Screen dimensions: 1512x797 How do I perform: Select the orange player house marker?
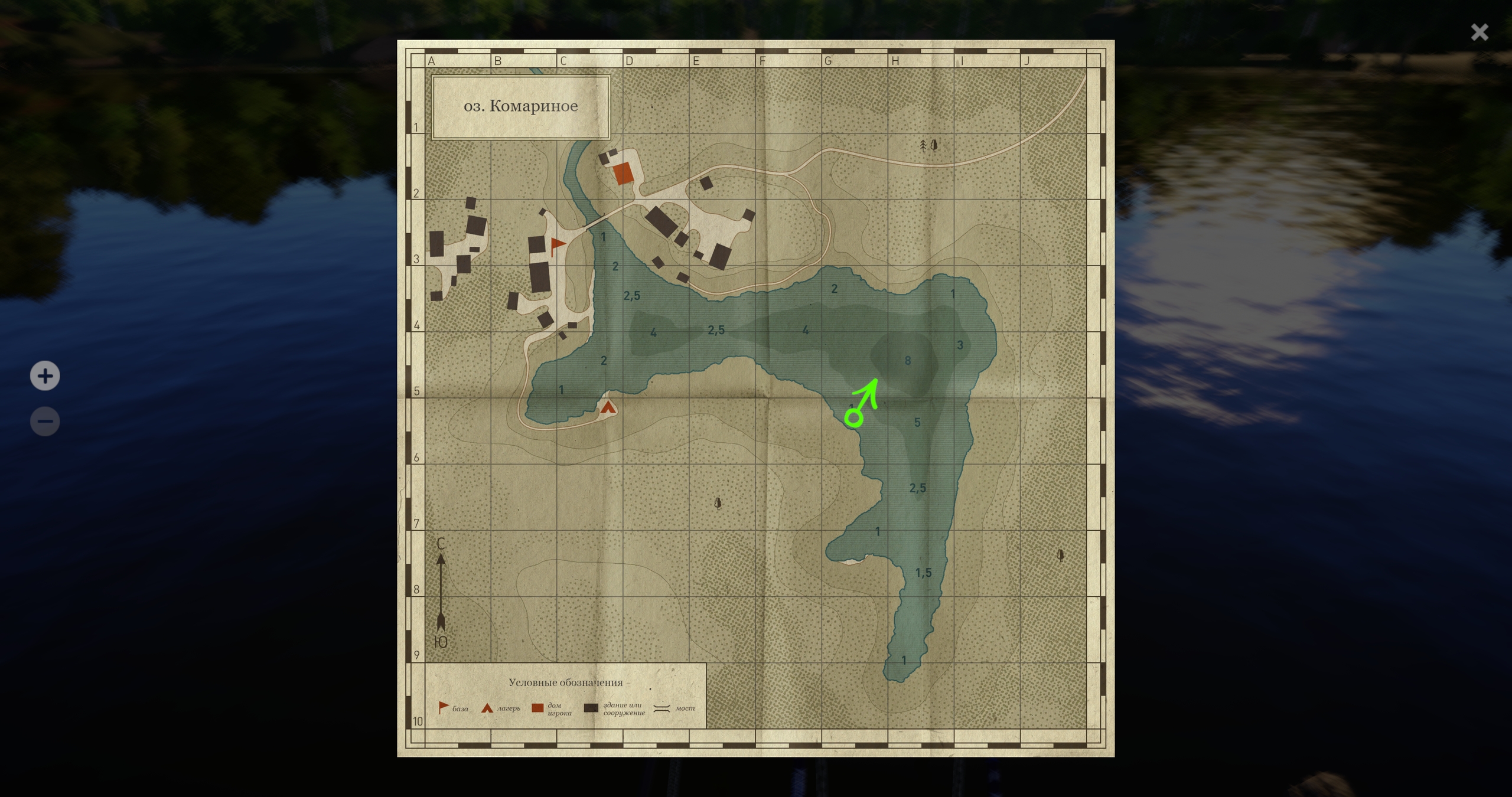[623, 174]
